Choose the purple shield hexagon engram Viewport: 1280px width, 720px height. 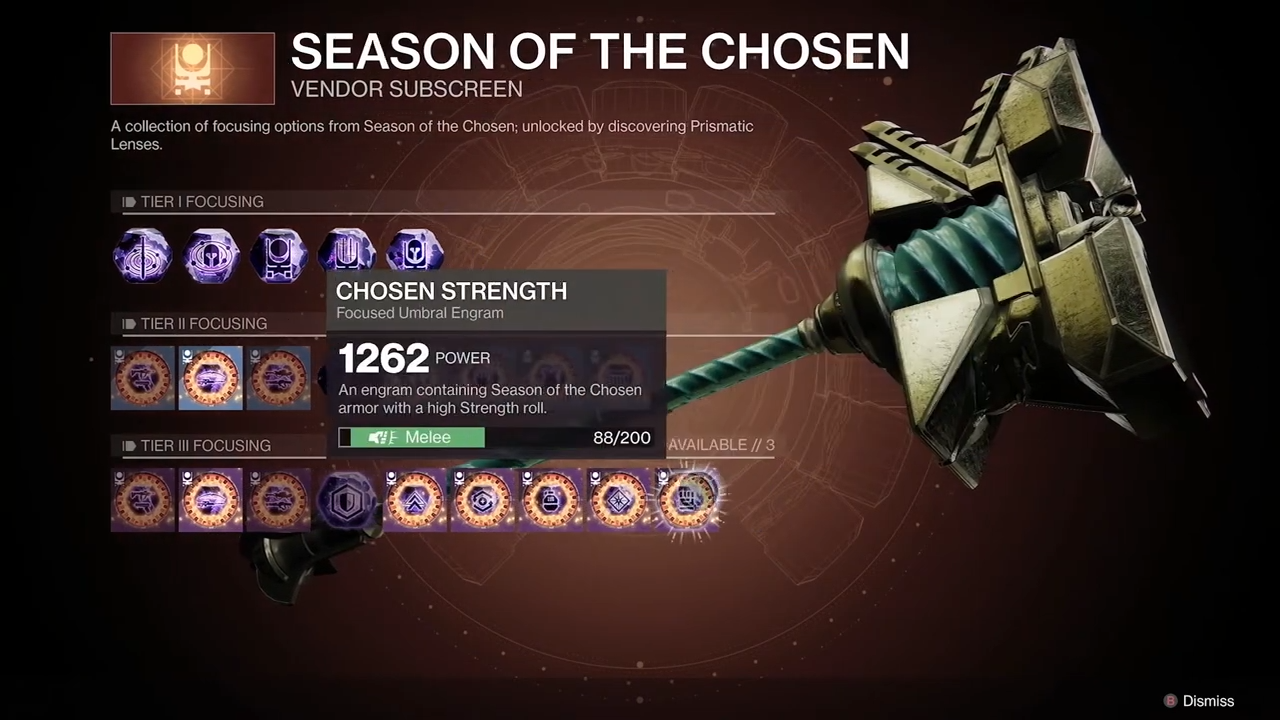pos(346,500)
